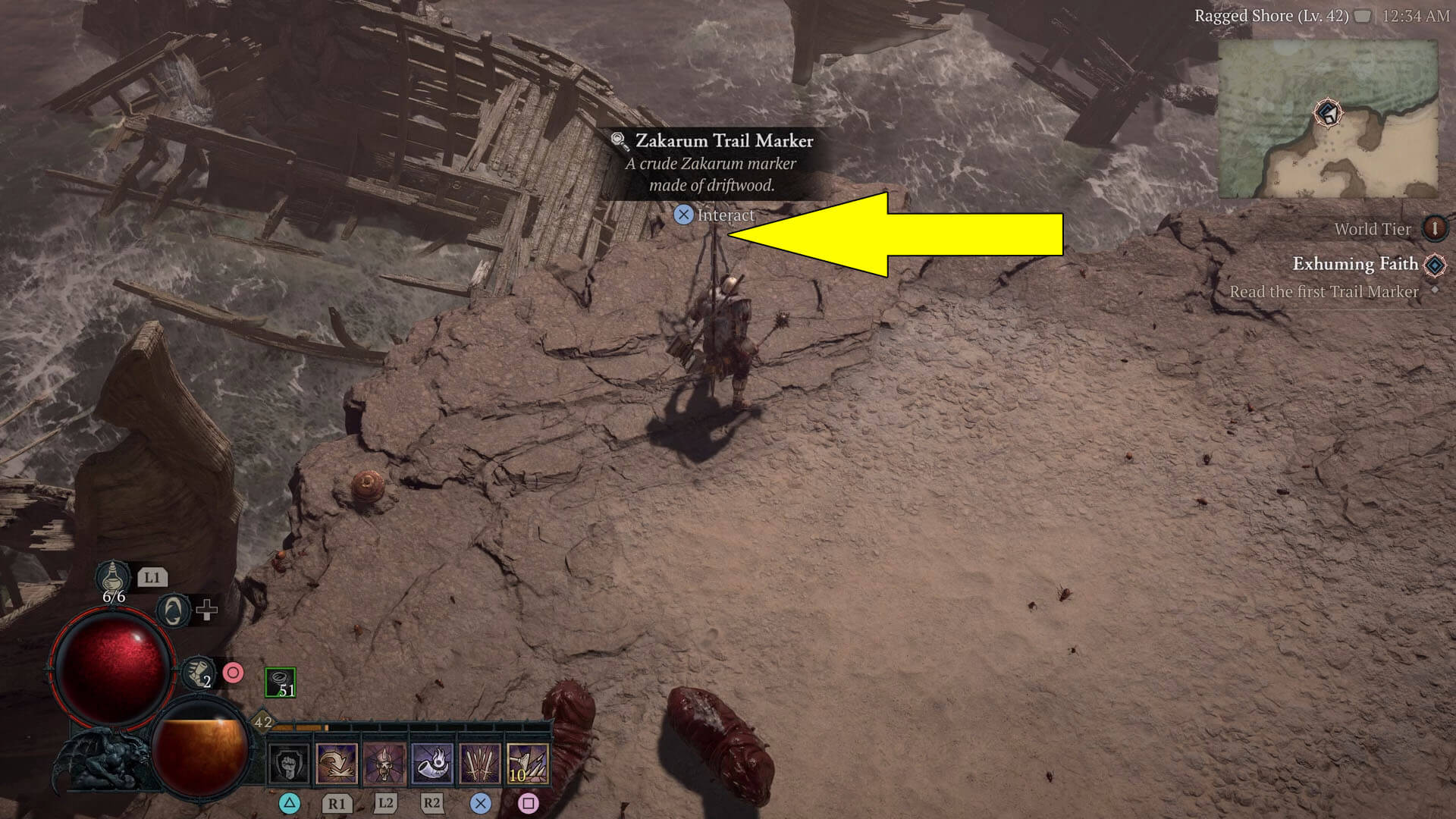The height and width of the screenshot is (819, 1456).
Task: Click the green-bordered buff icon showing 51
Action: click(280, 682)
